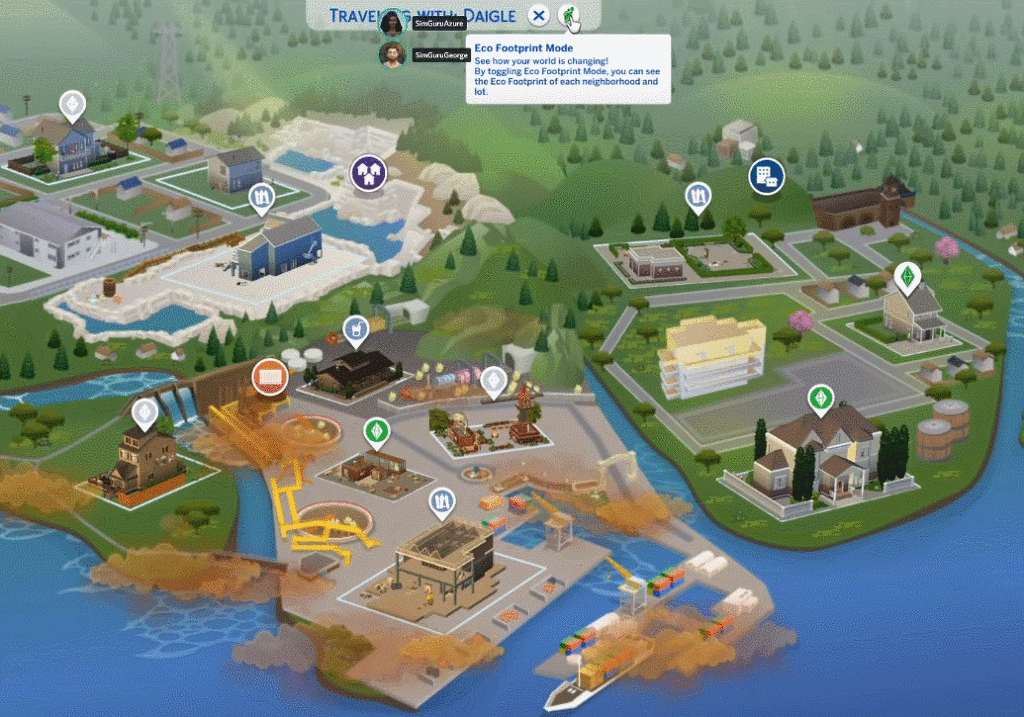
Task: Select the grey pin above the wooden house by the dam
Action: click(146, 411)
